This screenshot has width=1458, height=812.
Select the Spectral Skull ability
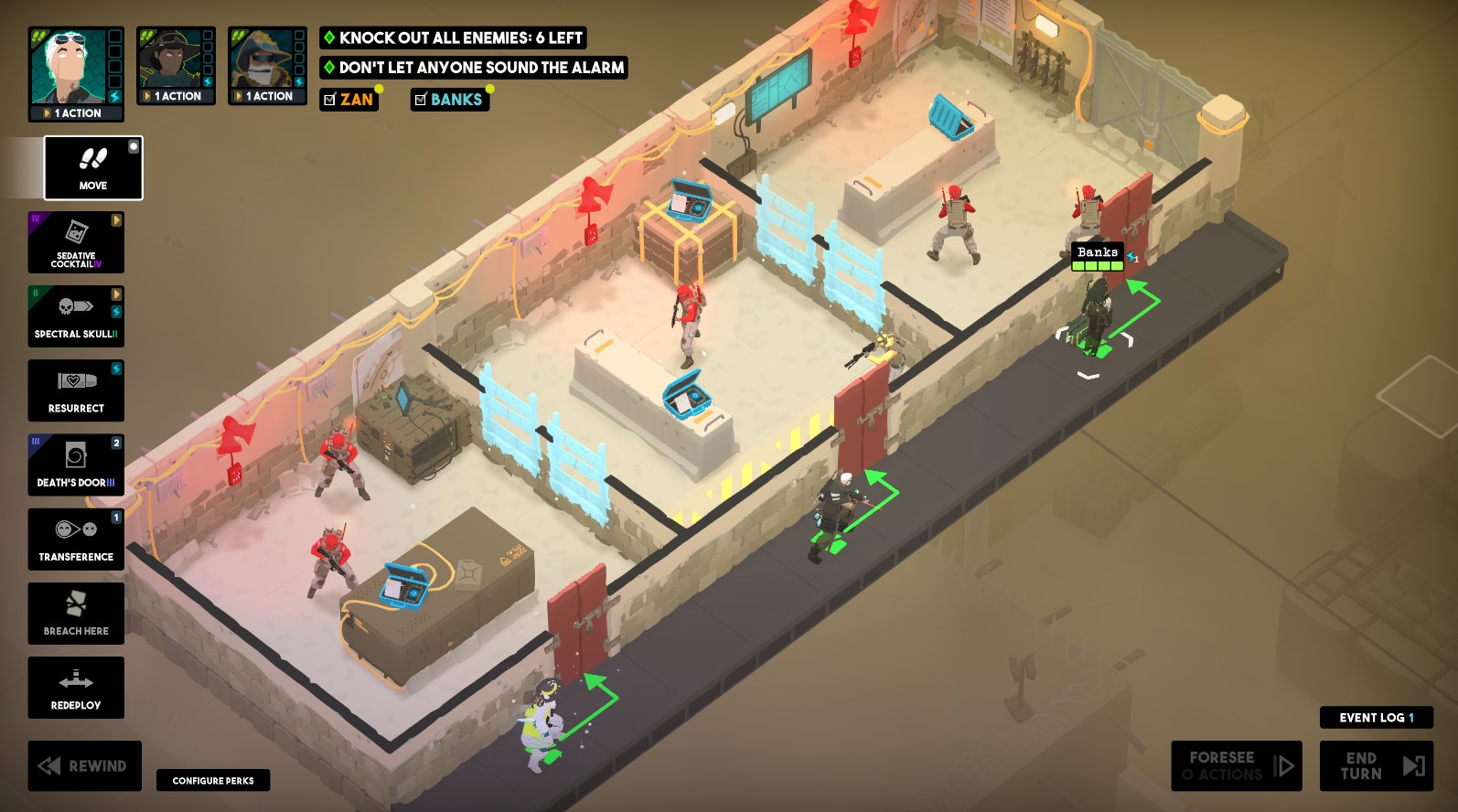click(76, 316)
